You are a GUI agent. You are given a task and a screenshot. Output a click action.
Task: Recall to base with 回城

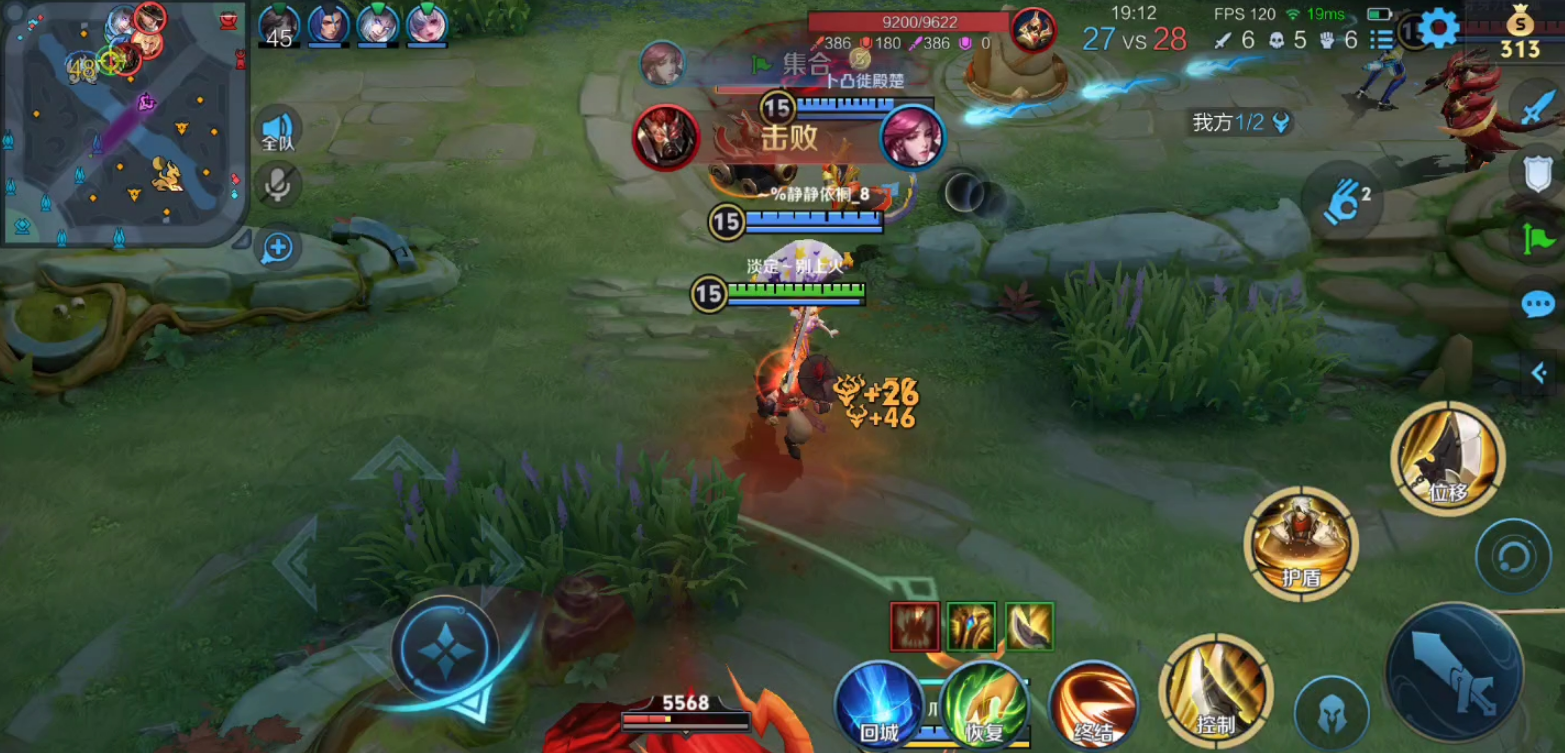[879, 704]
